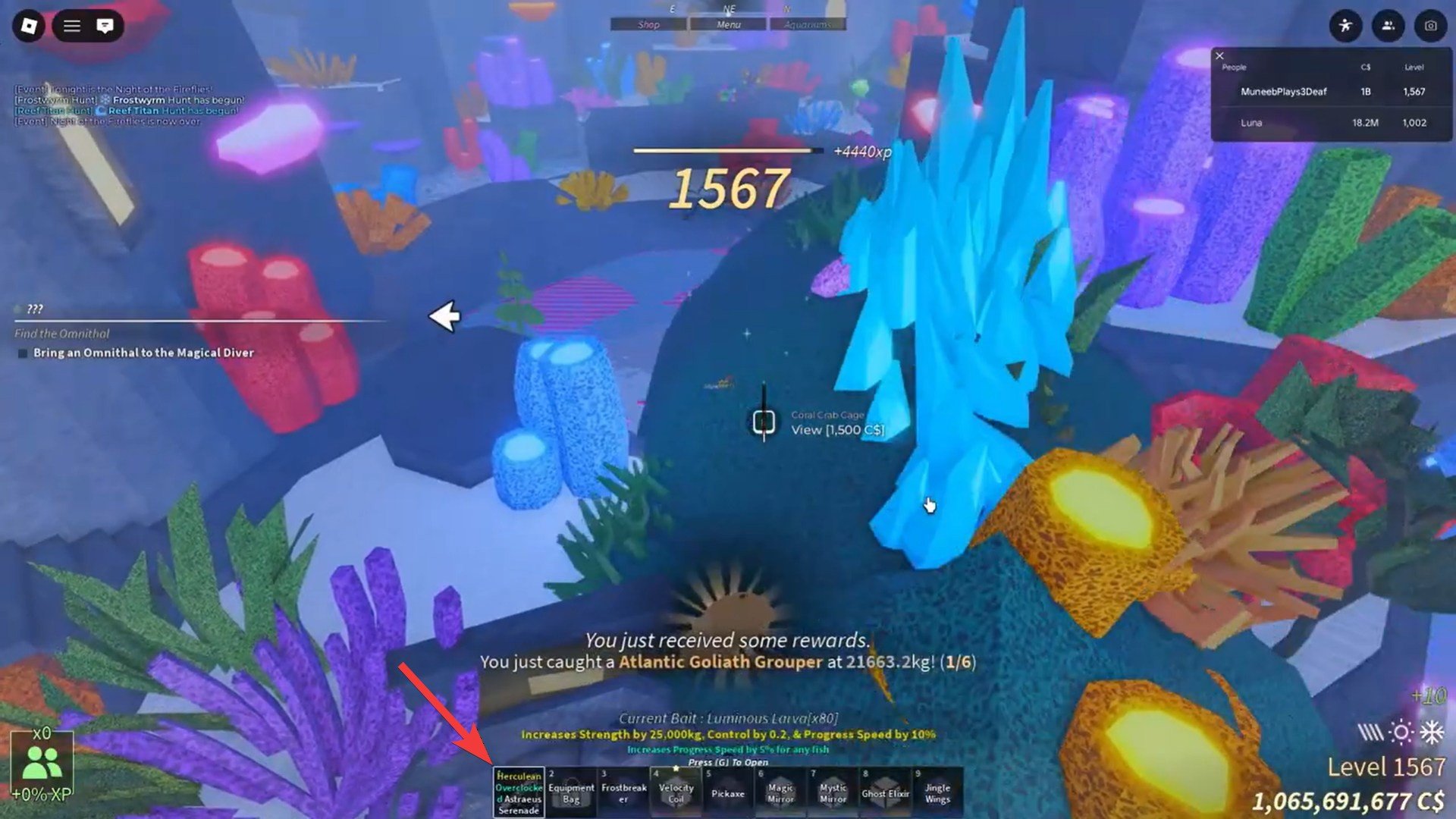1456x819 pixels.
Task: Select the Frostbreaker in the hotbar
Action: click(623, 792)
